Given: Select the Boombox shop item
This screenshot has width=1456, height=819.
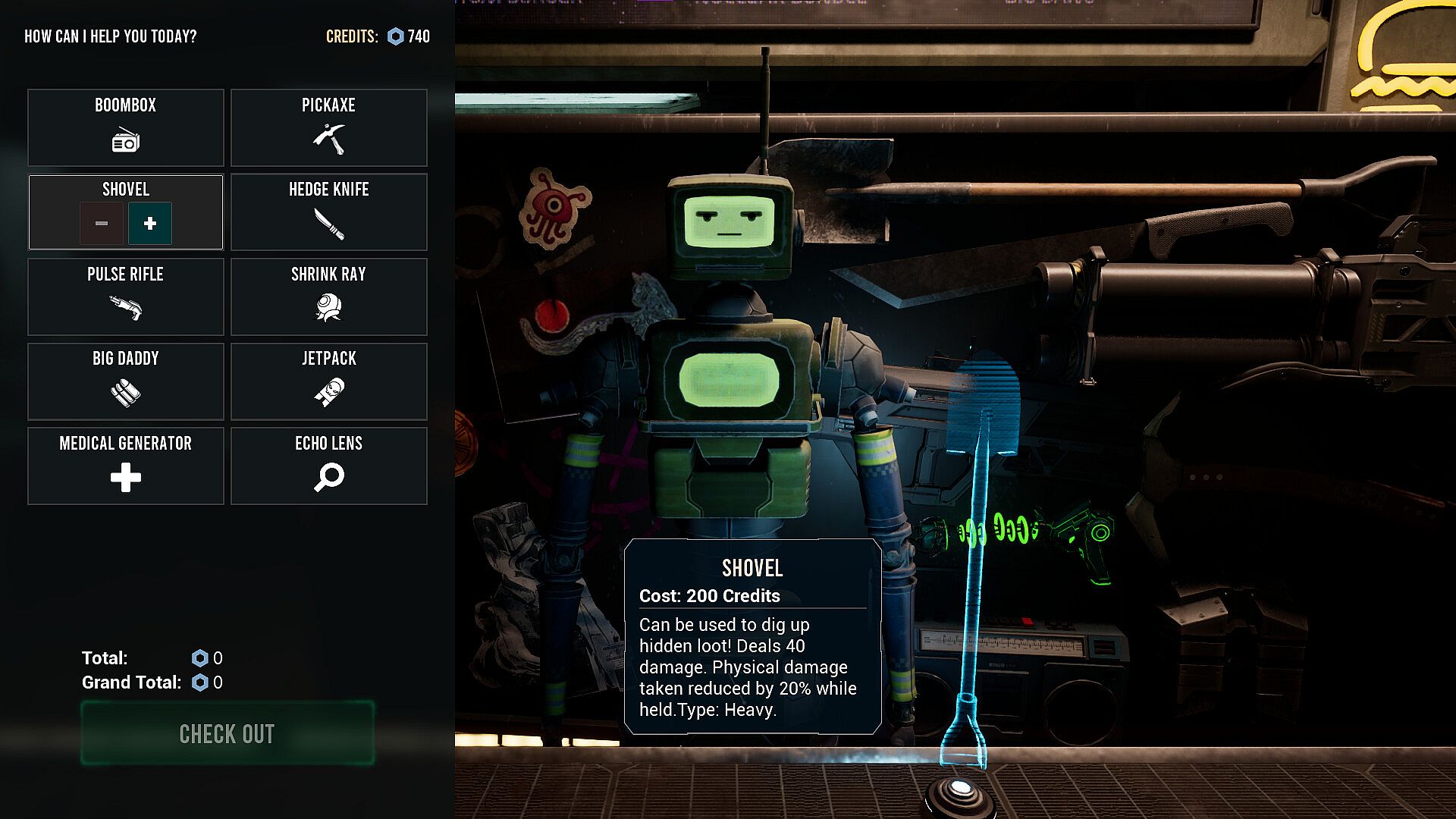Looking at the screenshot, I should click(x=126, y=127).
